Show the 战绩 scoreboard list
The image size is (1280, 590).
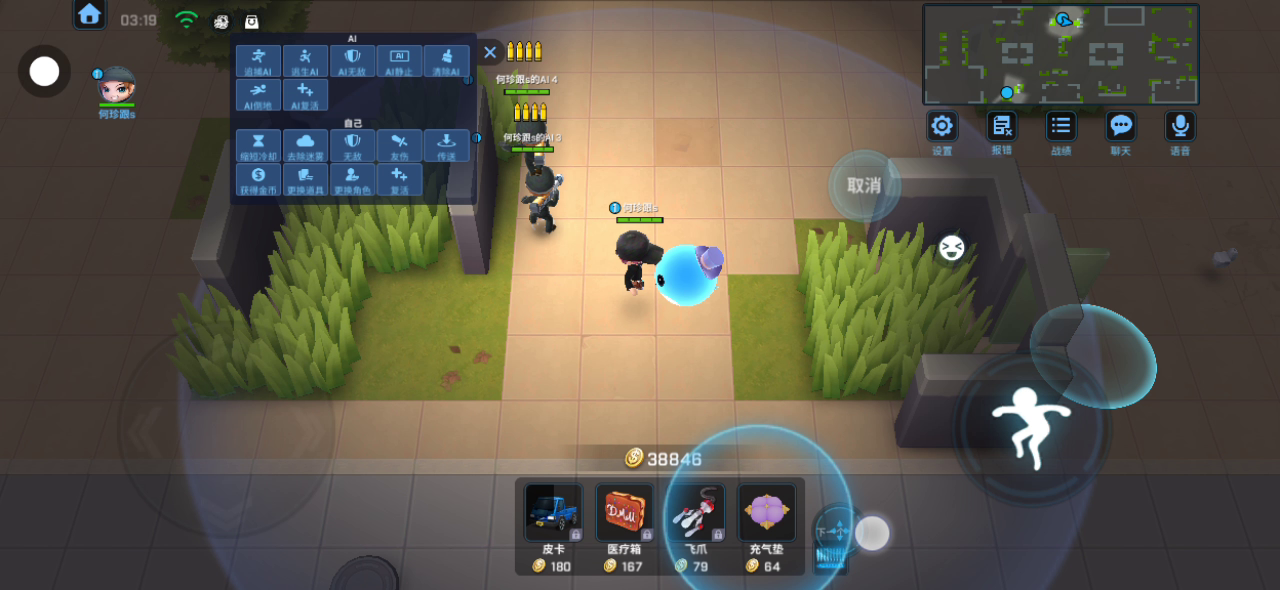pos(1061,127)
